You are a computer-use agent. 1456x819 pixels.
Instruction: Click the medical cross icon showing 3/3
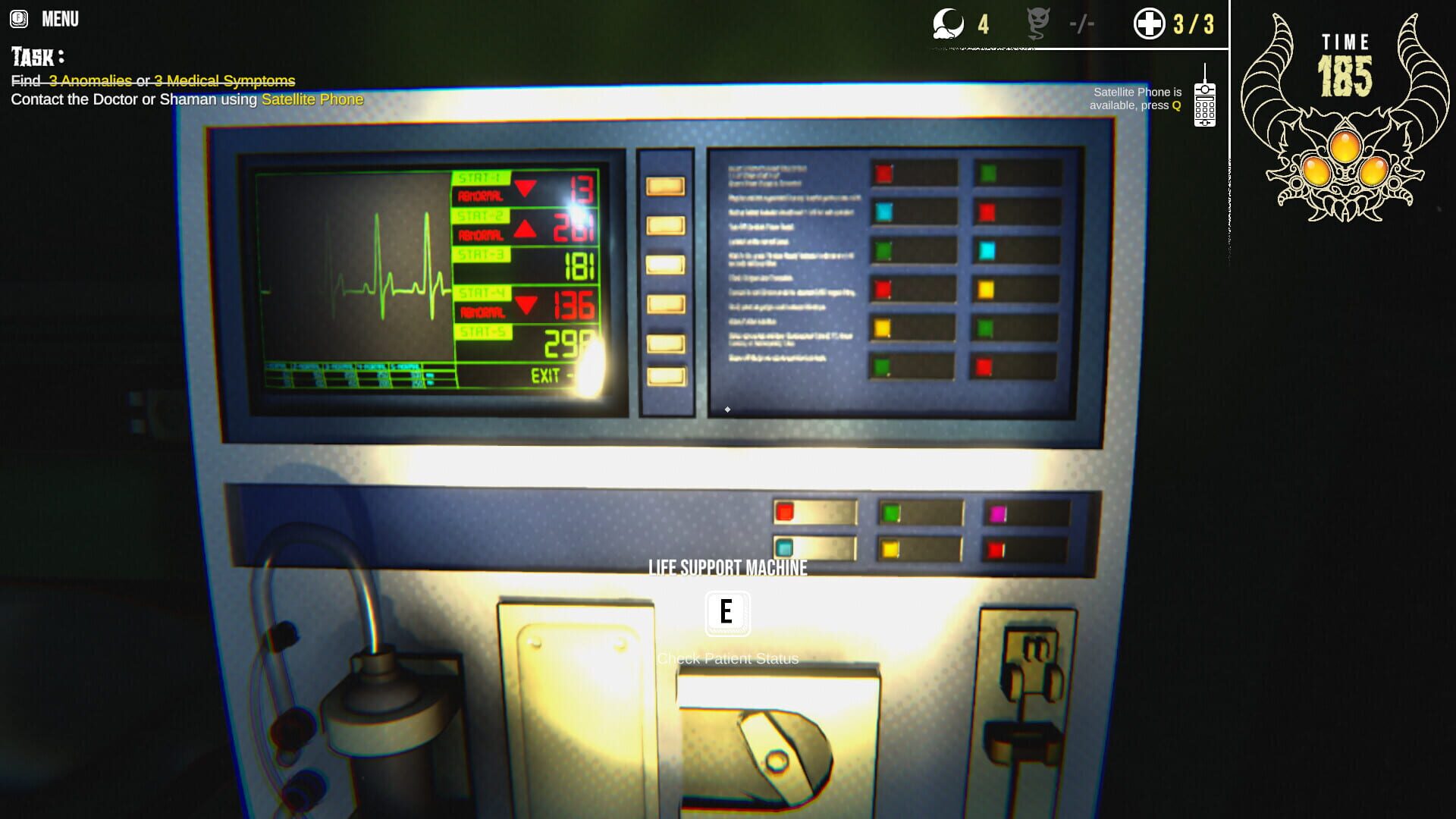click(1148, 23)
